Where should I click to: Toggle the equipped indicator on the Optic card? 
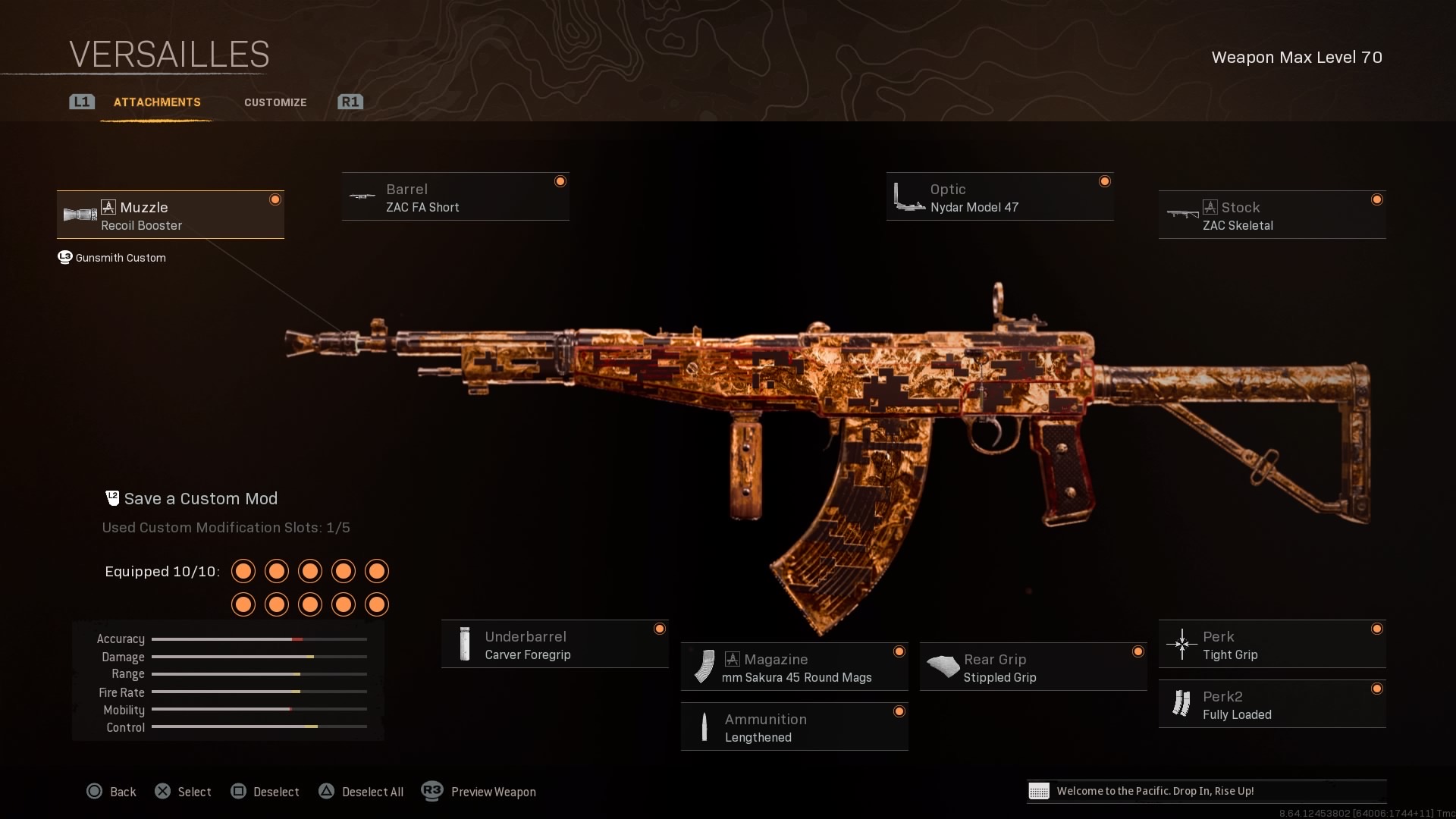pyautogui.click(x=1105, y=181)
